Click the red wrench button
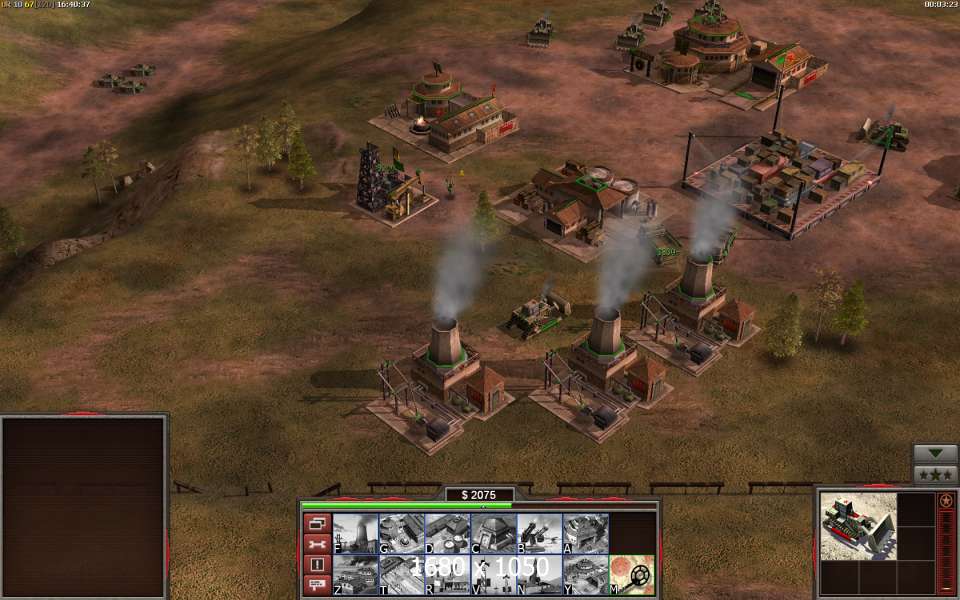 (x=317, y=544)
